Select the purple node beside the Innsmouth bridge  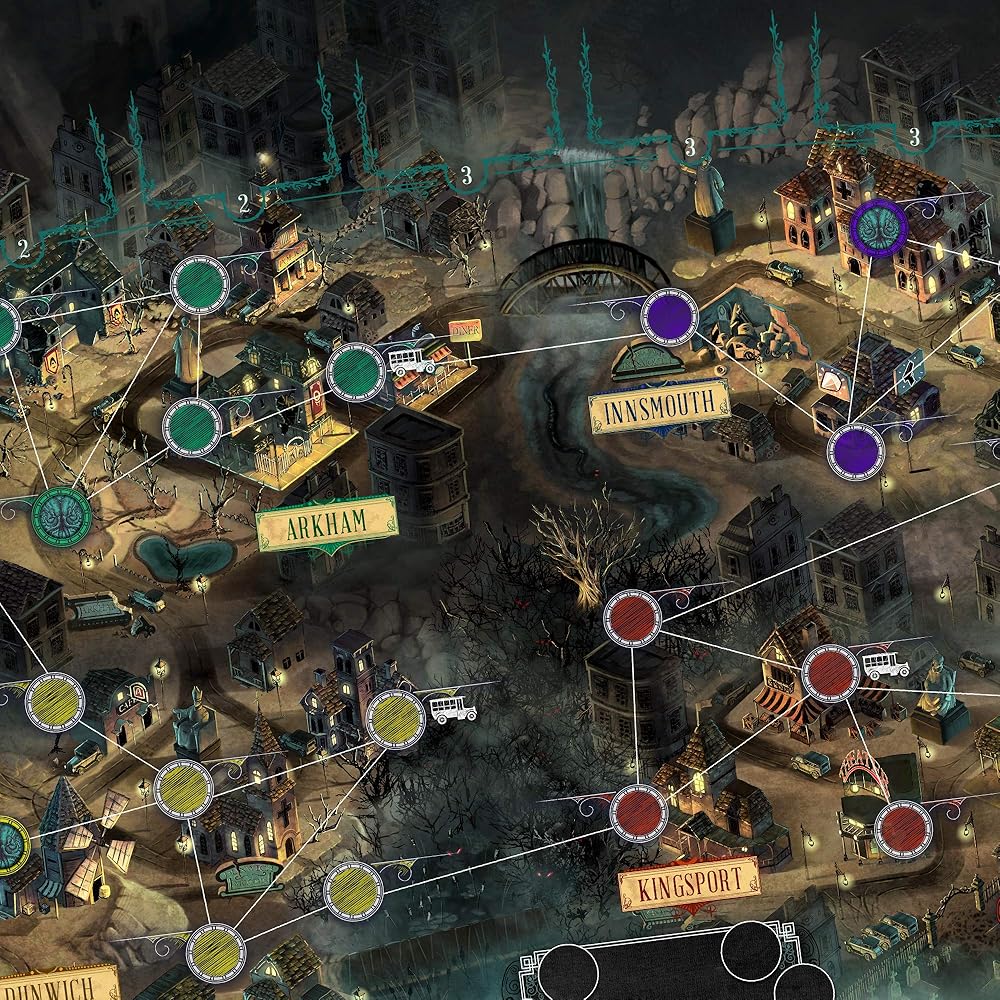point(670,317)
